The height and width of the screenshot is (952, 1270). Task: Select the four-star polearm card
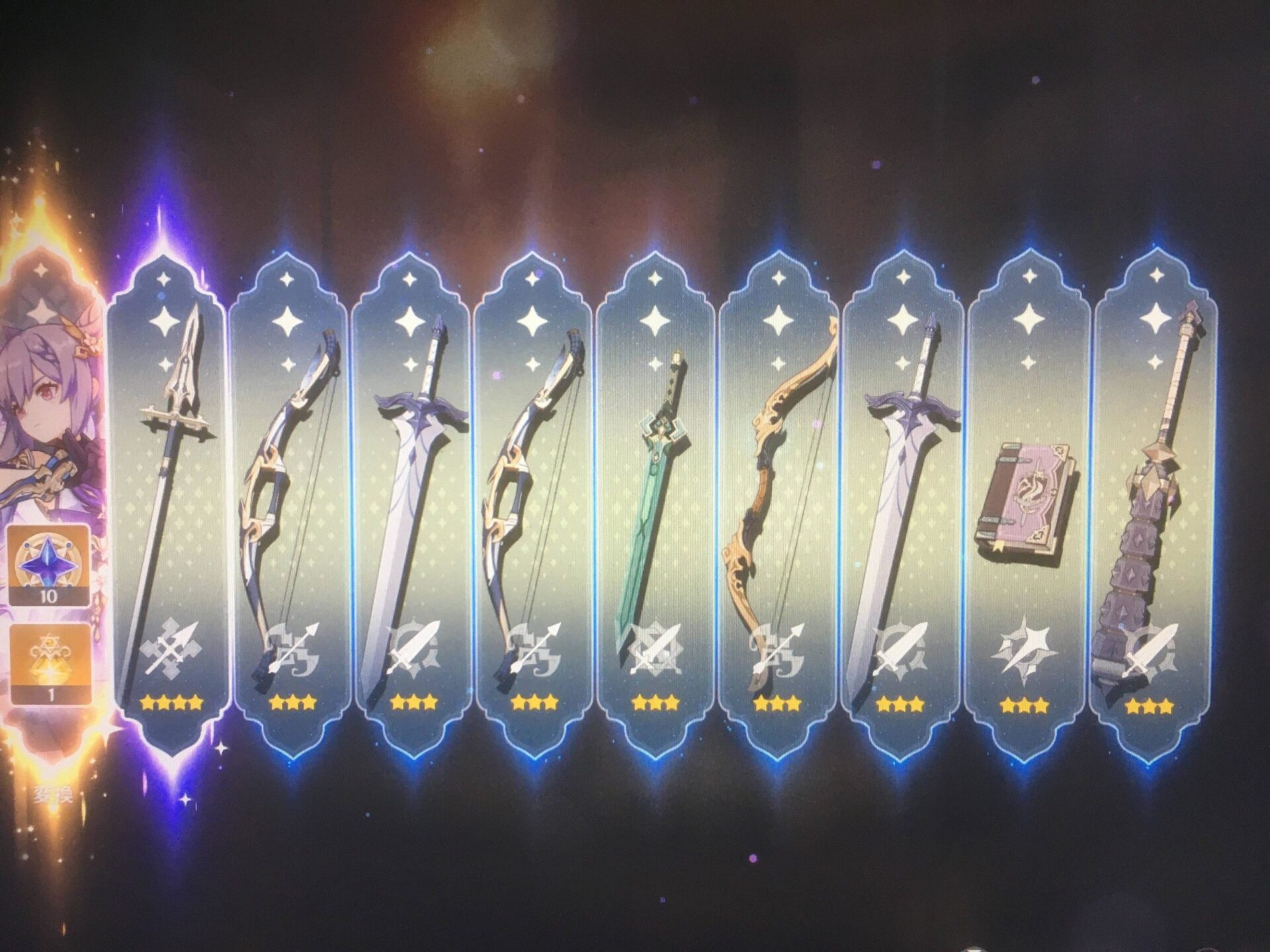[x=169, y=502]
